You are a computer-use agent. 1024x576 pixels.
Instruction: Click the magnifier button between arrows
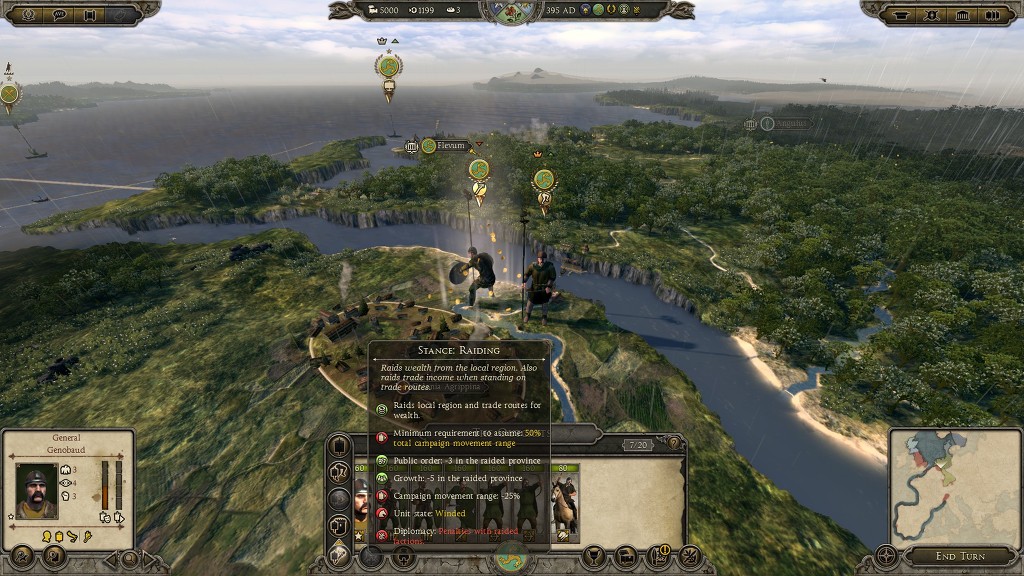point(128,558)
